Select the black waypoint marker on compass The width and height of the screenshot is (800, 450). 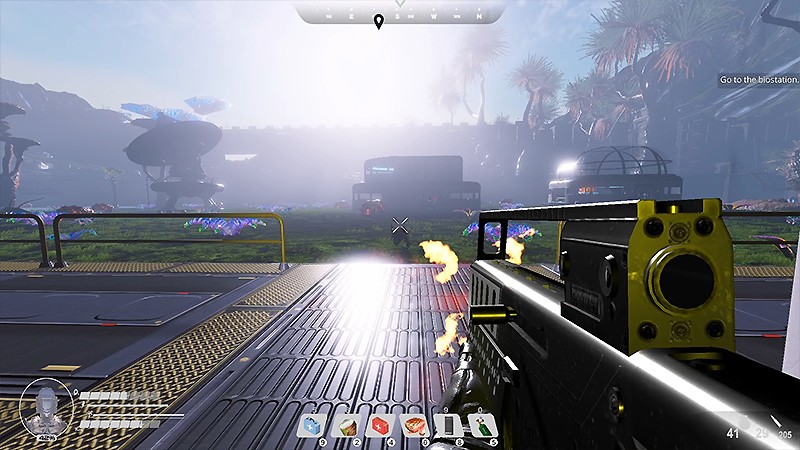point(378,22)
